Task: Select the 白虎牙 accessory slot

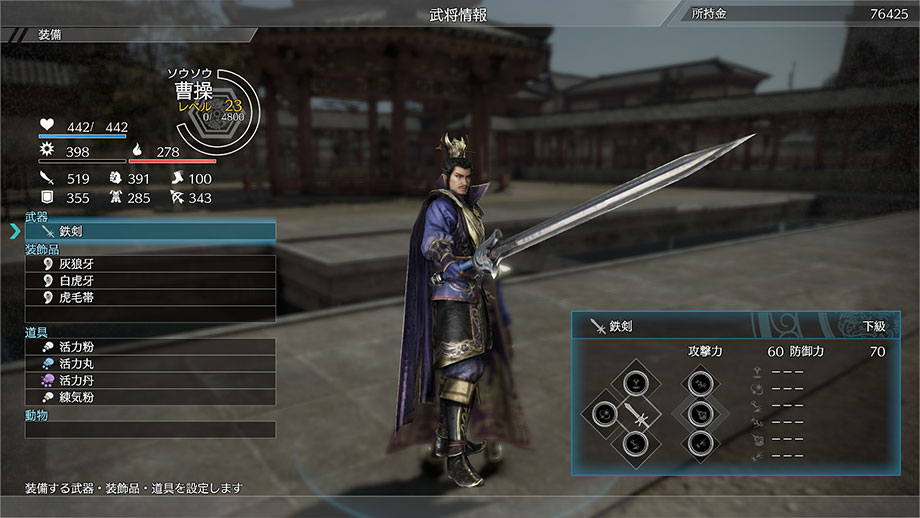Action: point(150,281)
